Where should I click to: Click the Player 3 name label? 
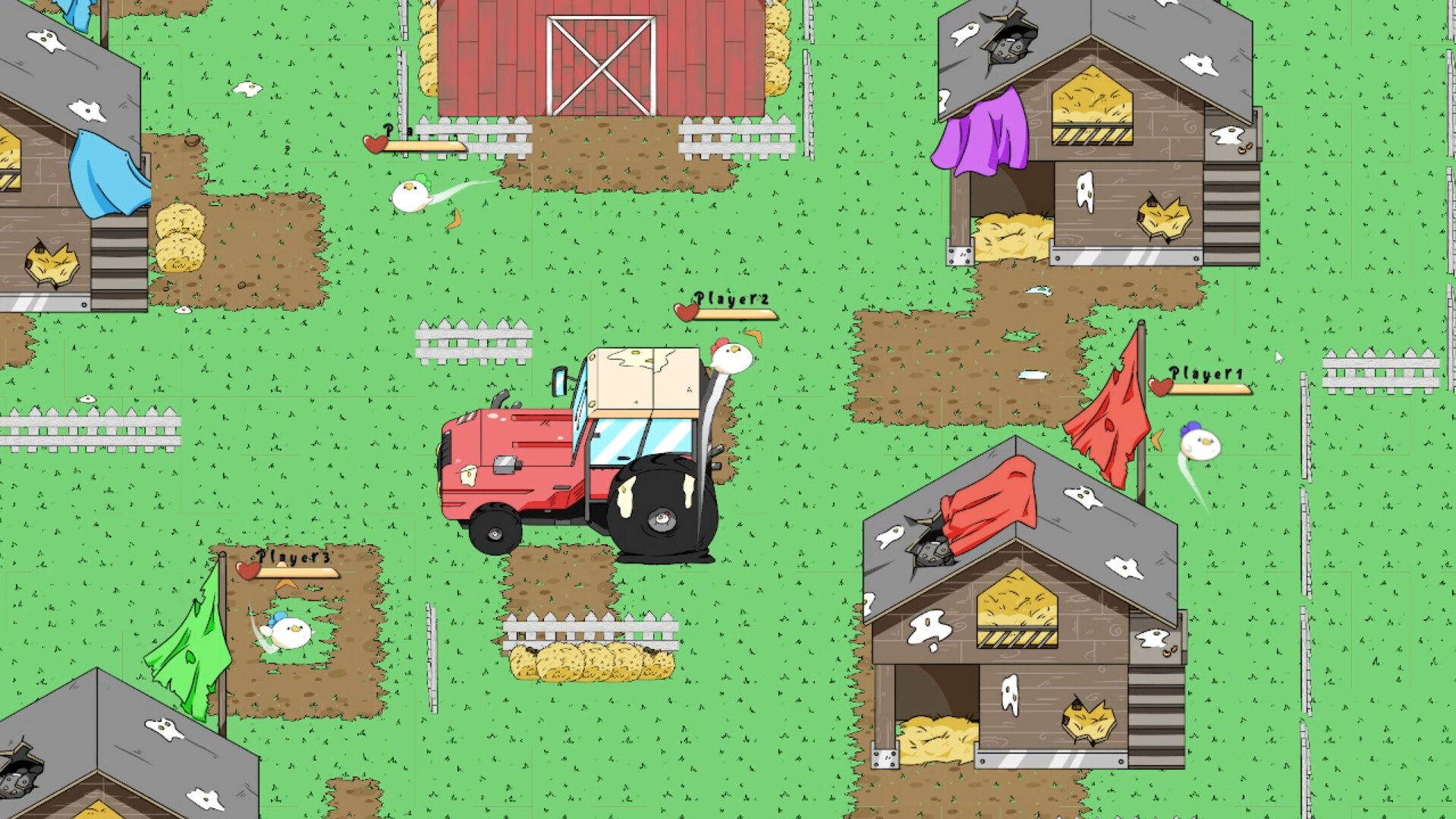point(293,558)
